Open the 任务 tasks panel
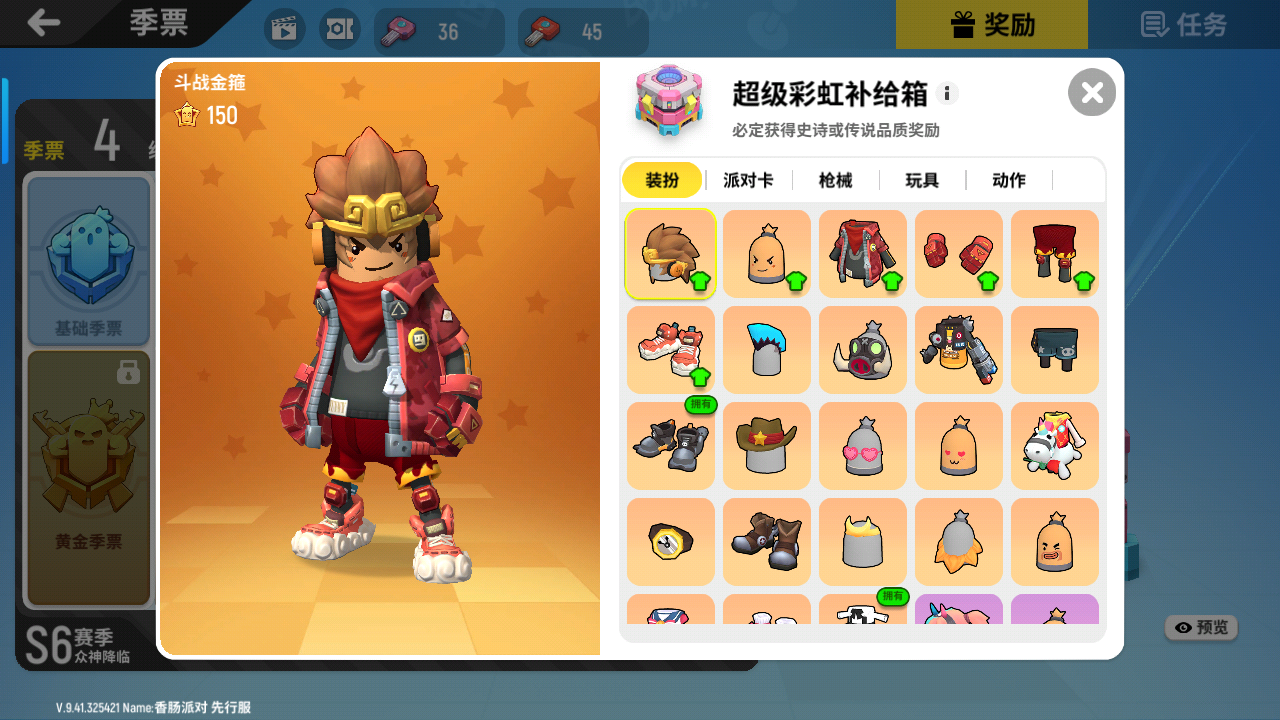The height and width of the screenshot is (720, 1280). [1183, 27]
